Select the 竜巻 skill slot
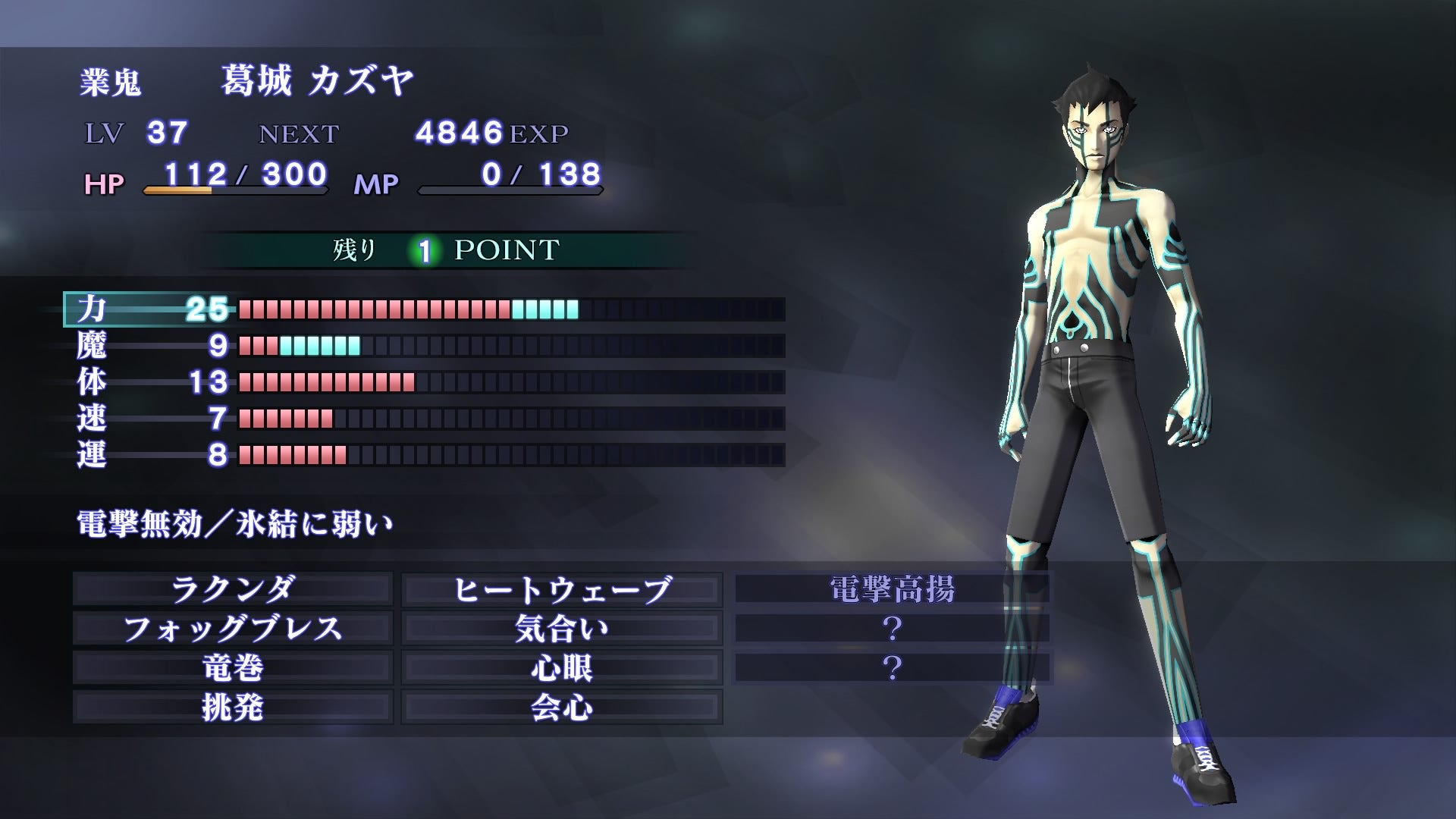 click(233, 668)
